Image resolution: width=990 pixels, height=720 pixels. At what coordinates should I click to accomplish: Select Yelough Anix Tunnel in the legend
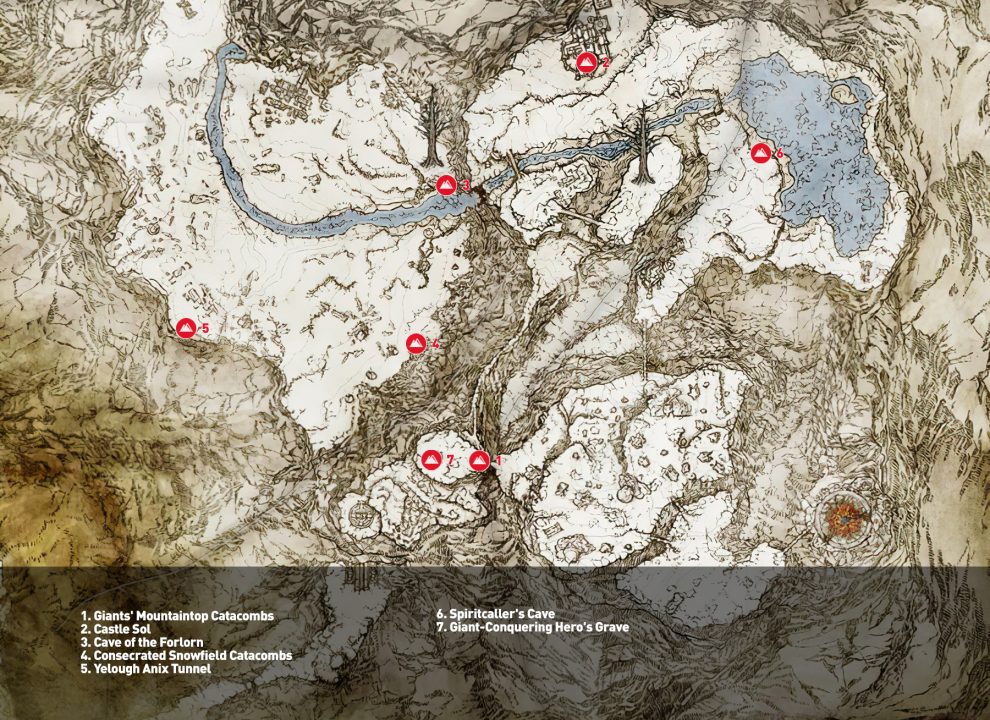pyautogui.click(x=146, y=669)
